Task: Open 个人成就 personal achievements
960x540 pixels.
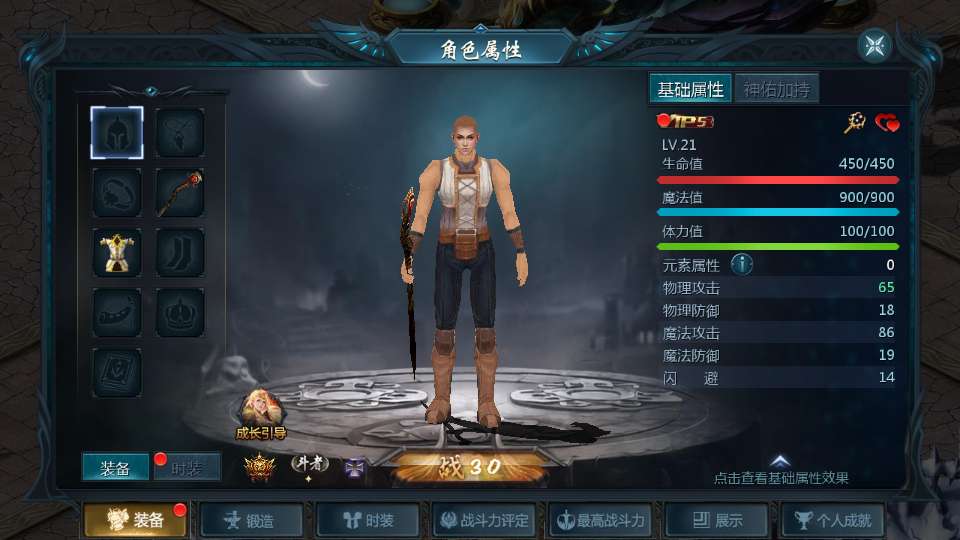Action: [833, 521]
